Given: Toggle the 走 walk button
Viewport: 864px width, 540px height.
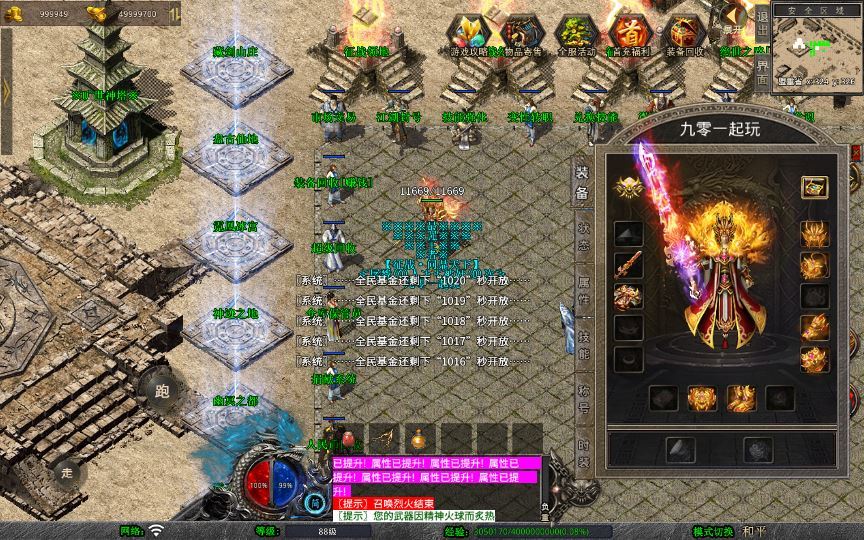Looking at the screenshot, I should 68,471.
